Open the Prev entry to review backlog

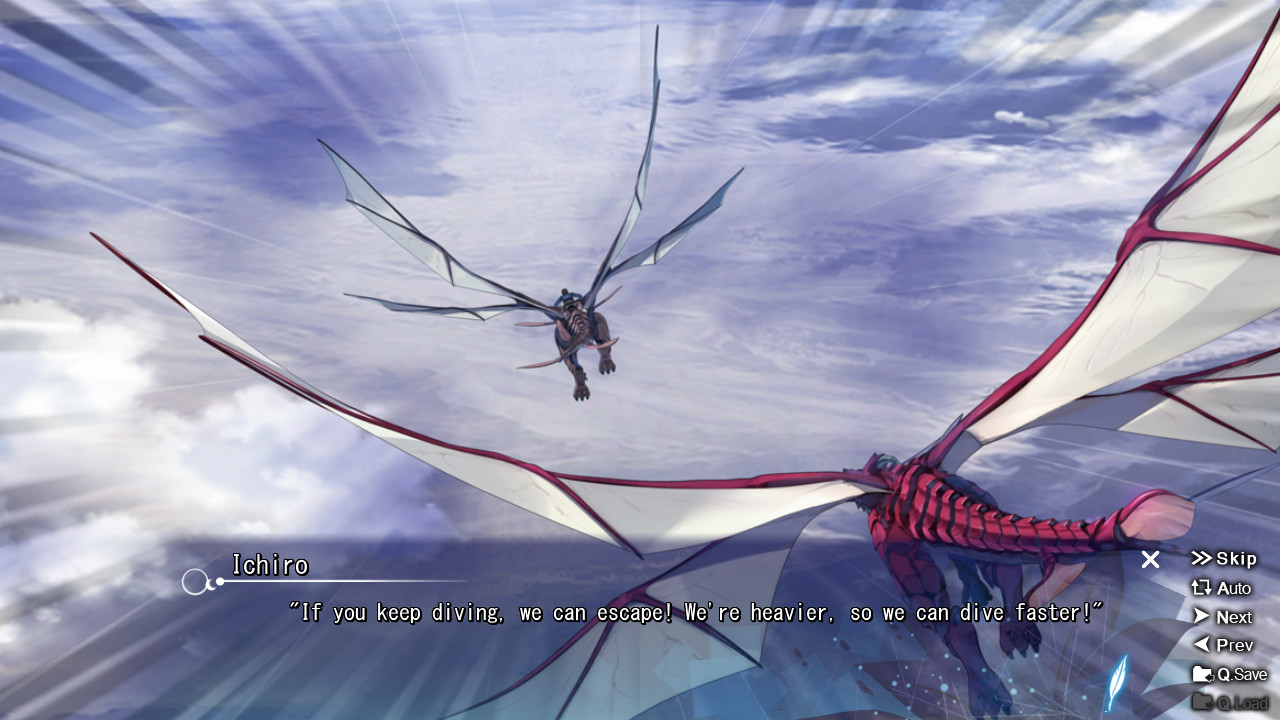tap(1230, 645)
